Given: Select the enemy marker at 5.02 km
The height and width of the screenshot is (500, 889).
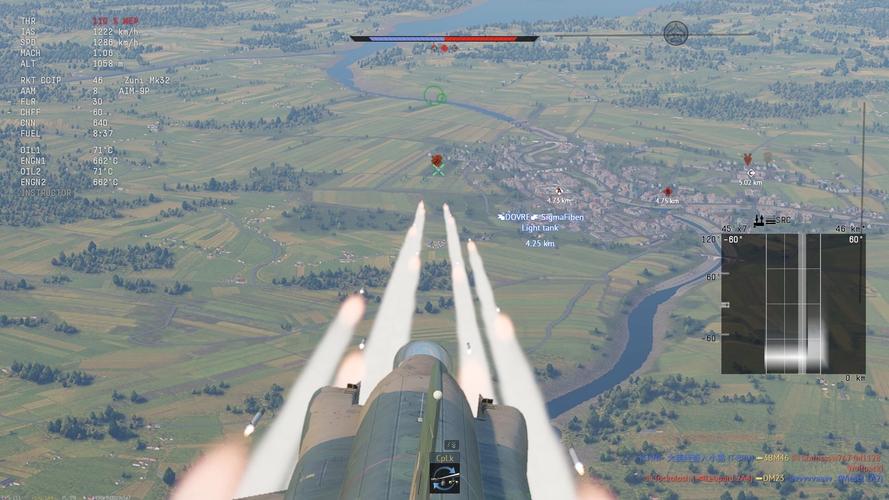Looking at the screenshot, I should [750, 173].
